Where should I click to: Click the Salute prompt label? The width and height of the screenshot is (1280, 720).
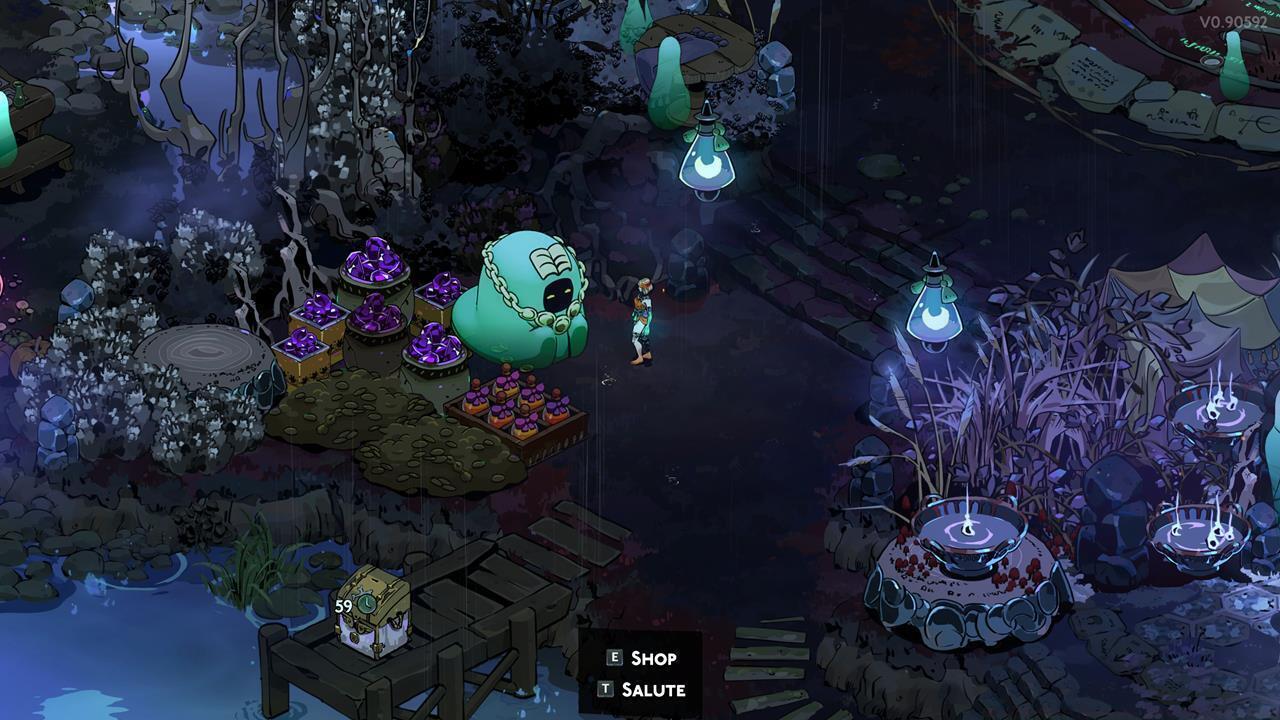coord(655,690)
